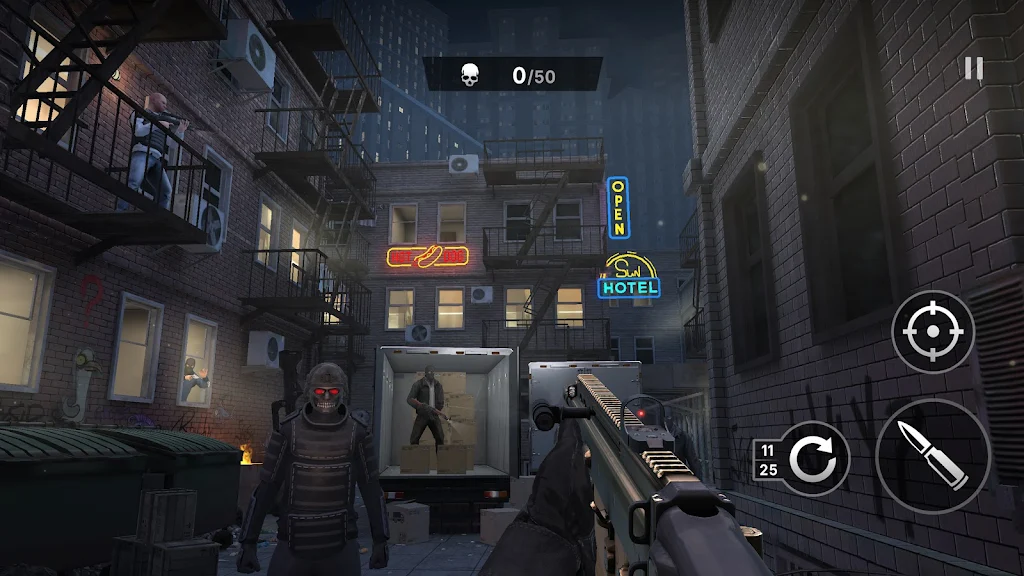Reload the gun with the circular arrow button

tap(814, 459)
